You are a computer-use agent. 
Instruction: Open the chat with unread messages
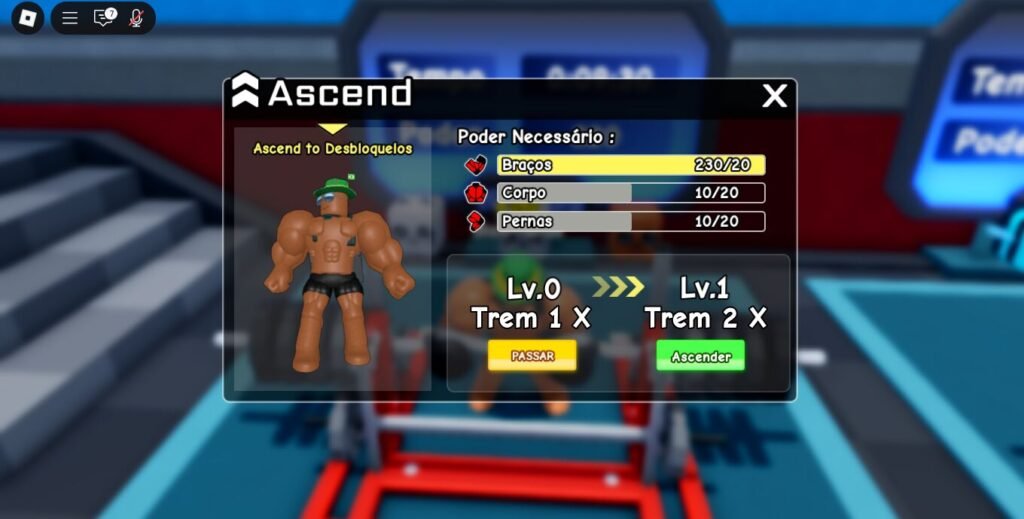[103, 18]
